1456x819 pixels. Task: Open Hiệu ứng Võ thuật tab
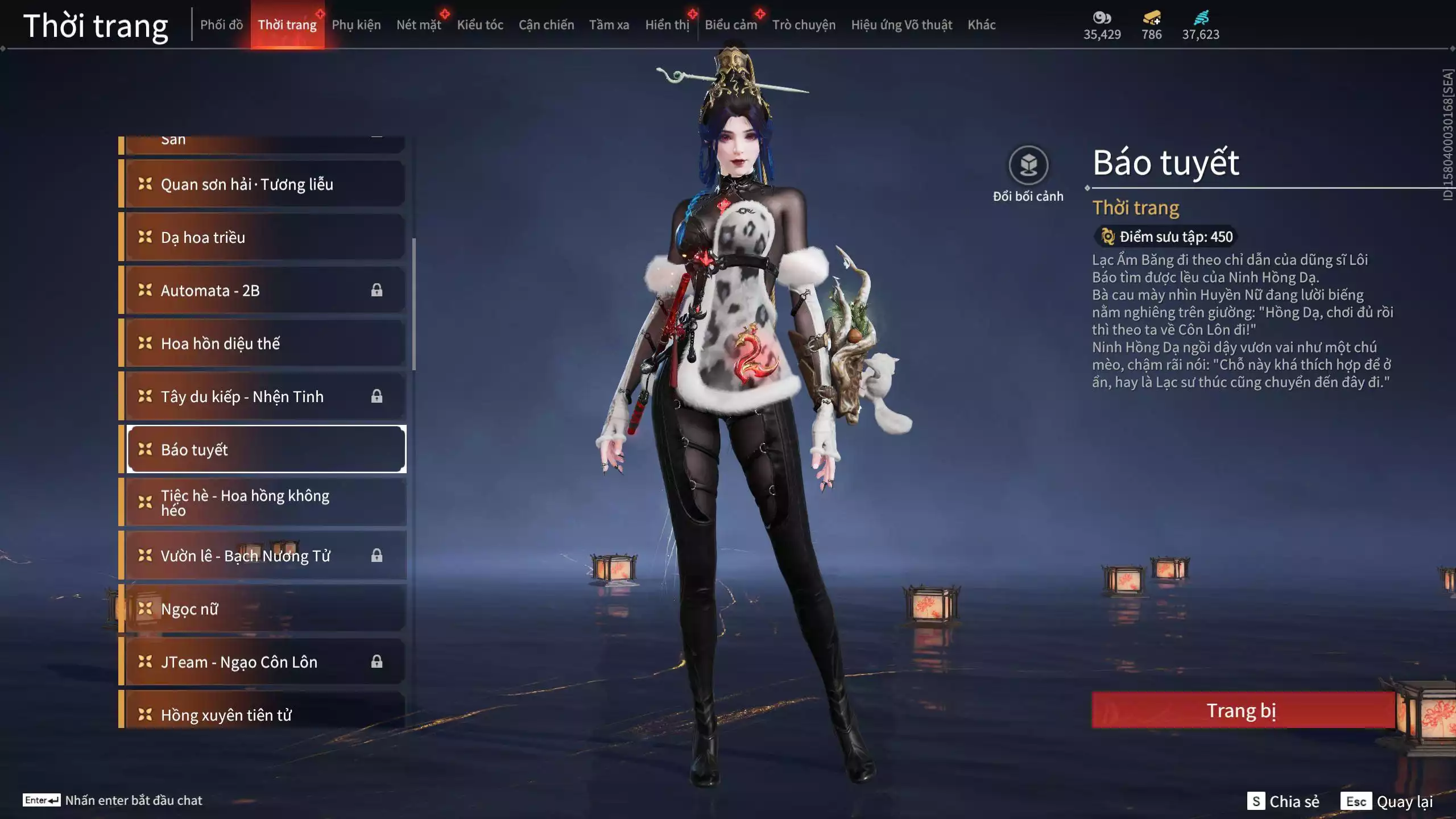(901, 25)
